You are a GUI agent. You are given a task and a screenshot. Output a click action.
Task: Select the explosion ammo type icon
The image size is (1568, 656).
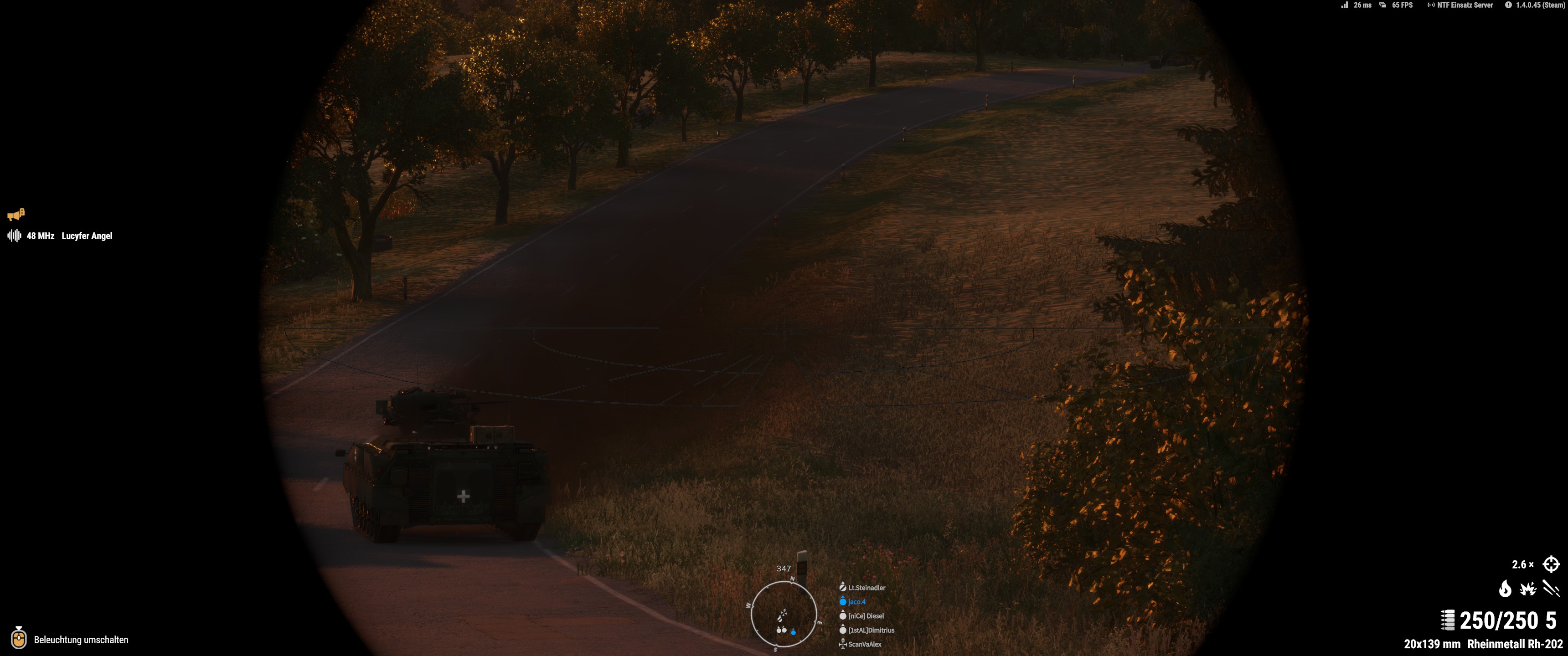1528,589
